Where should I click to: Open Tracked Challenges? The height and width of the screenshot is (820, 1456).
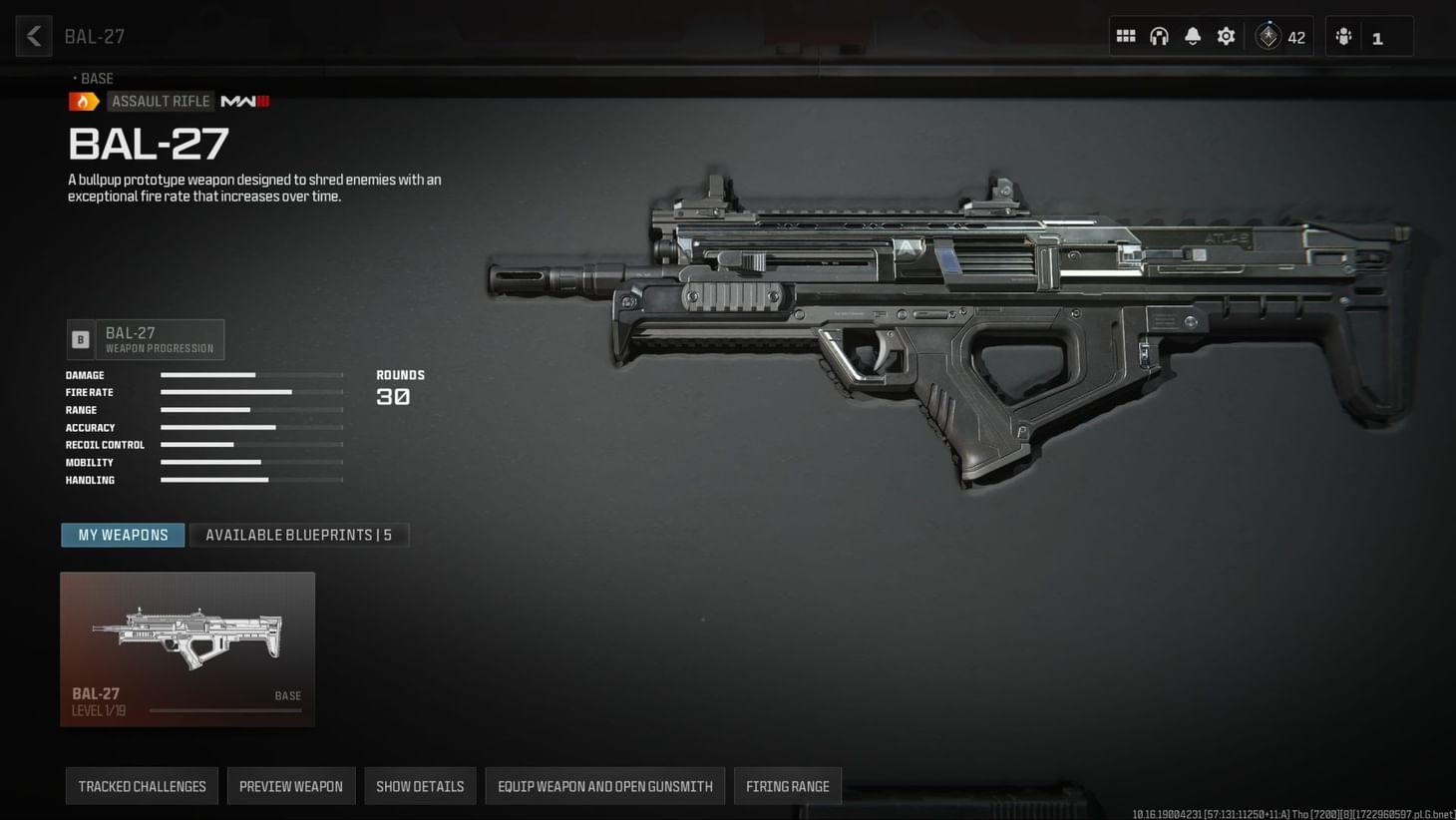[x=141, y=786]
